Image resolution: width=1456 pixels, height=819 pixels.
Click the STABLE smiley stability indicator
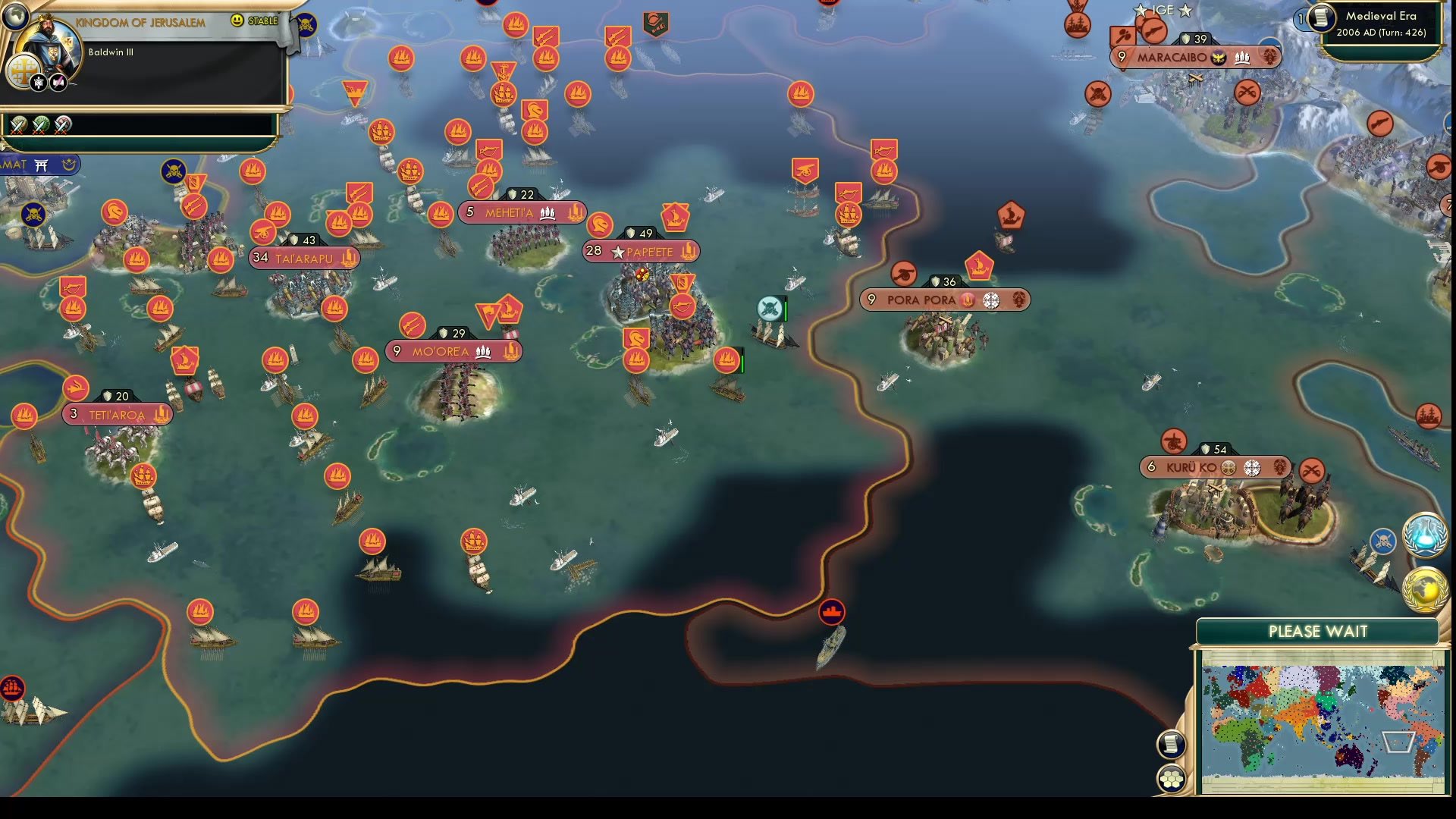click(x=238, y=21)
